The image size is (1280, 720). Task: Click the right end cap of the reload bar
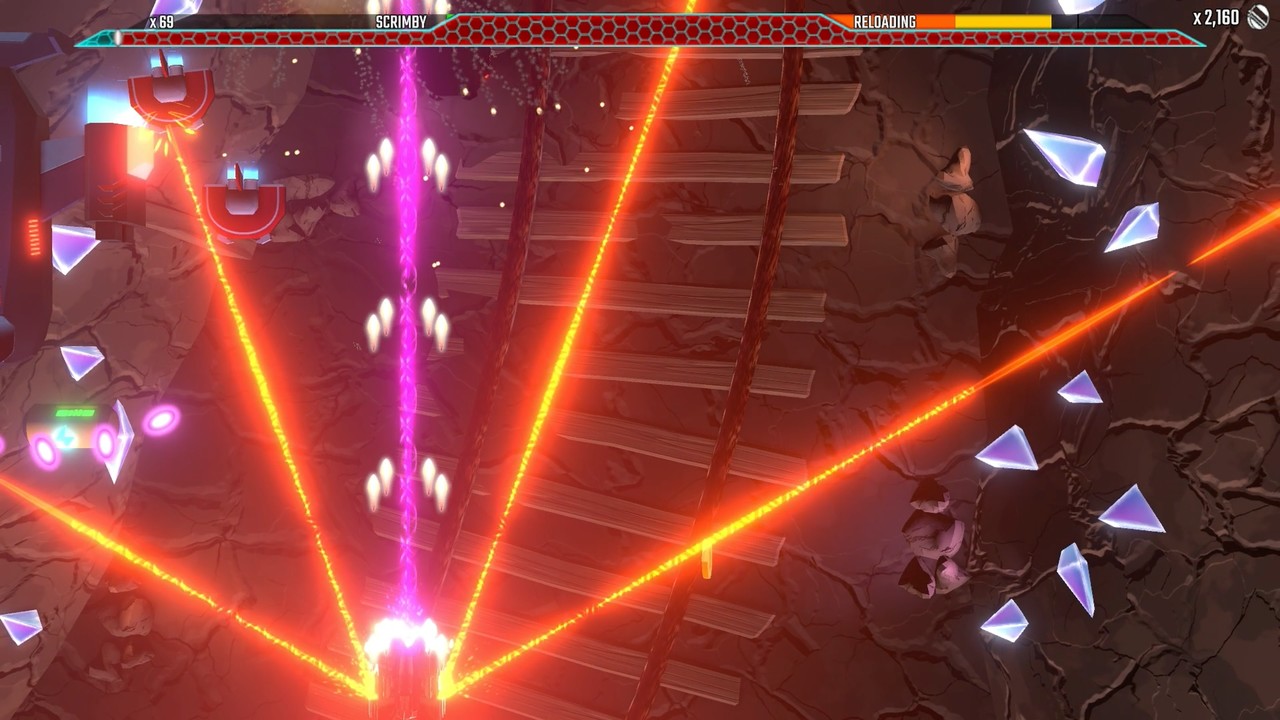pos(1080,20)
